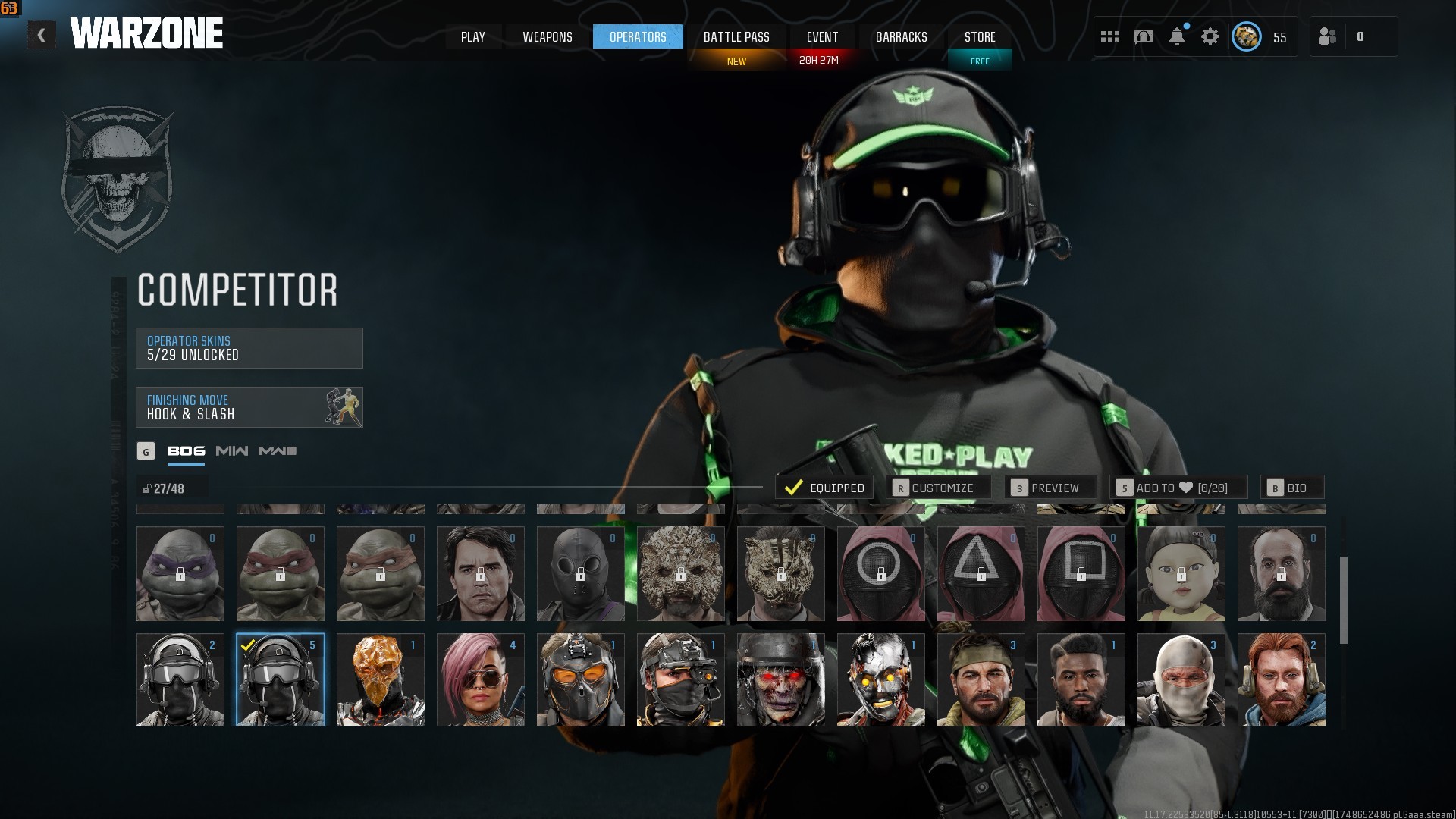
Task: Click the Customize button
Action: point(938,488)
